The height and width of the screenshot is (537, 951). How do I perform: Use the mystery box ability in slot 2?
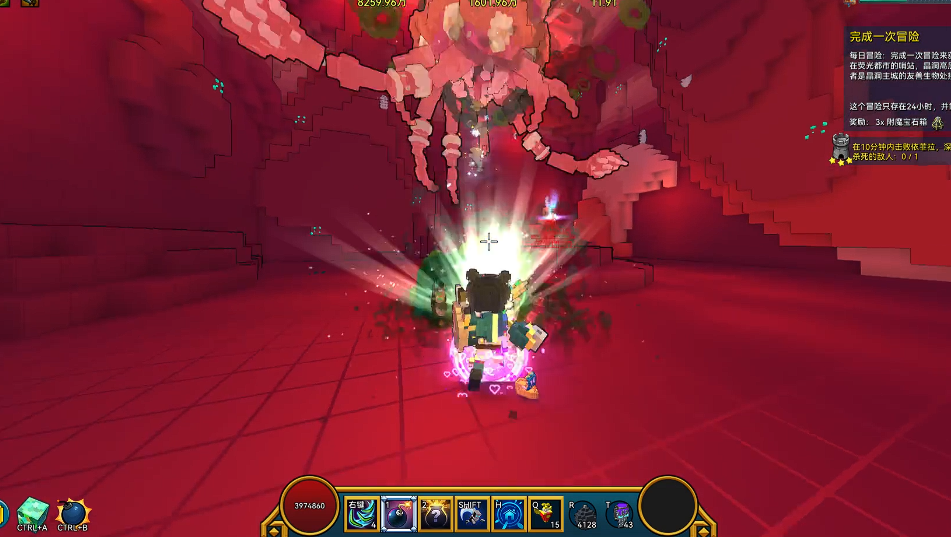[436, 514]
